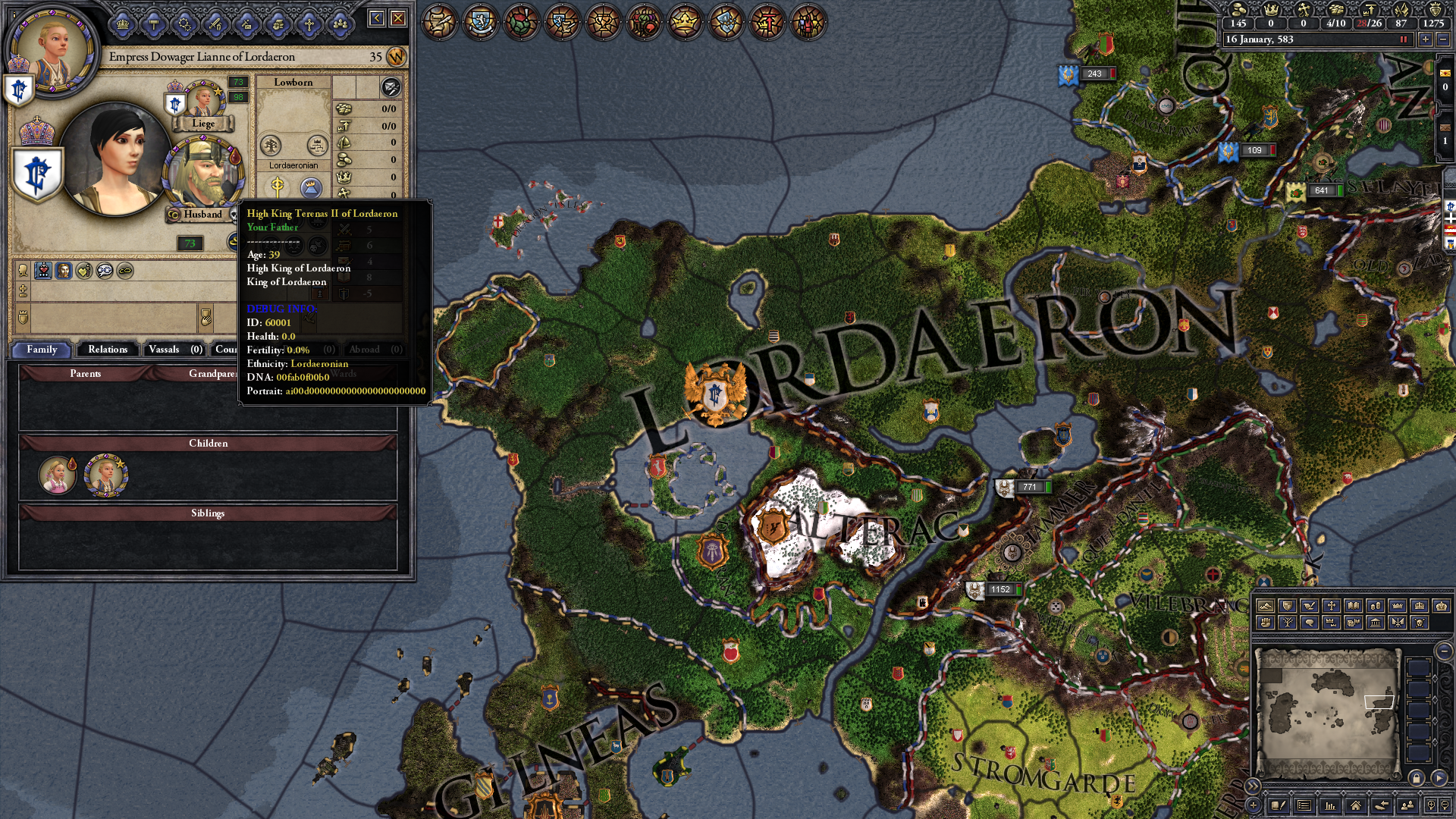Image resolution: width=1456 pixels, height=819 pixels.
Task: Select the economy map mode coins icon
Action: coord(1376,606)
